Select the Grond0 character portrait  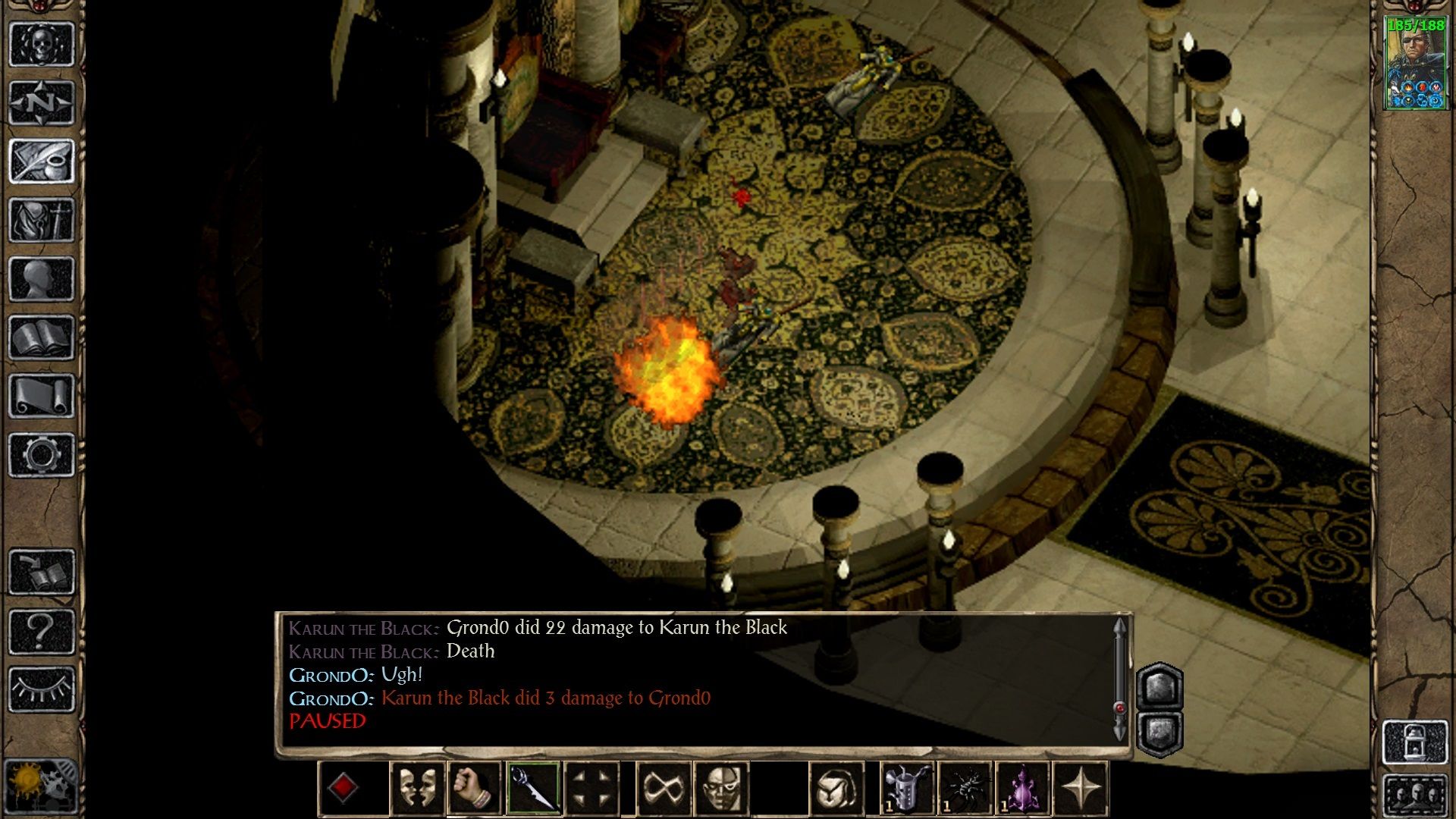tap(1415, 64)
